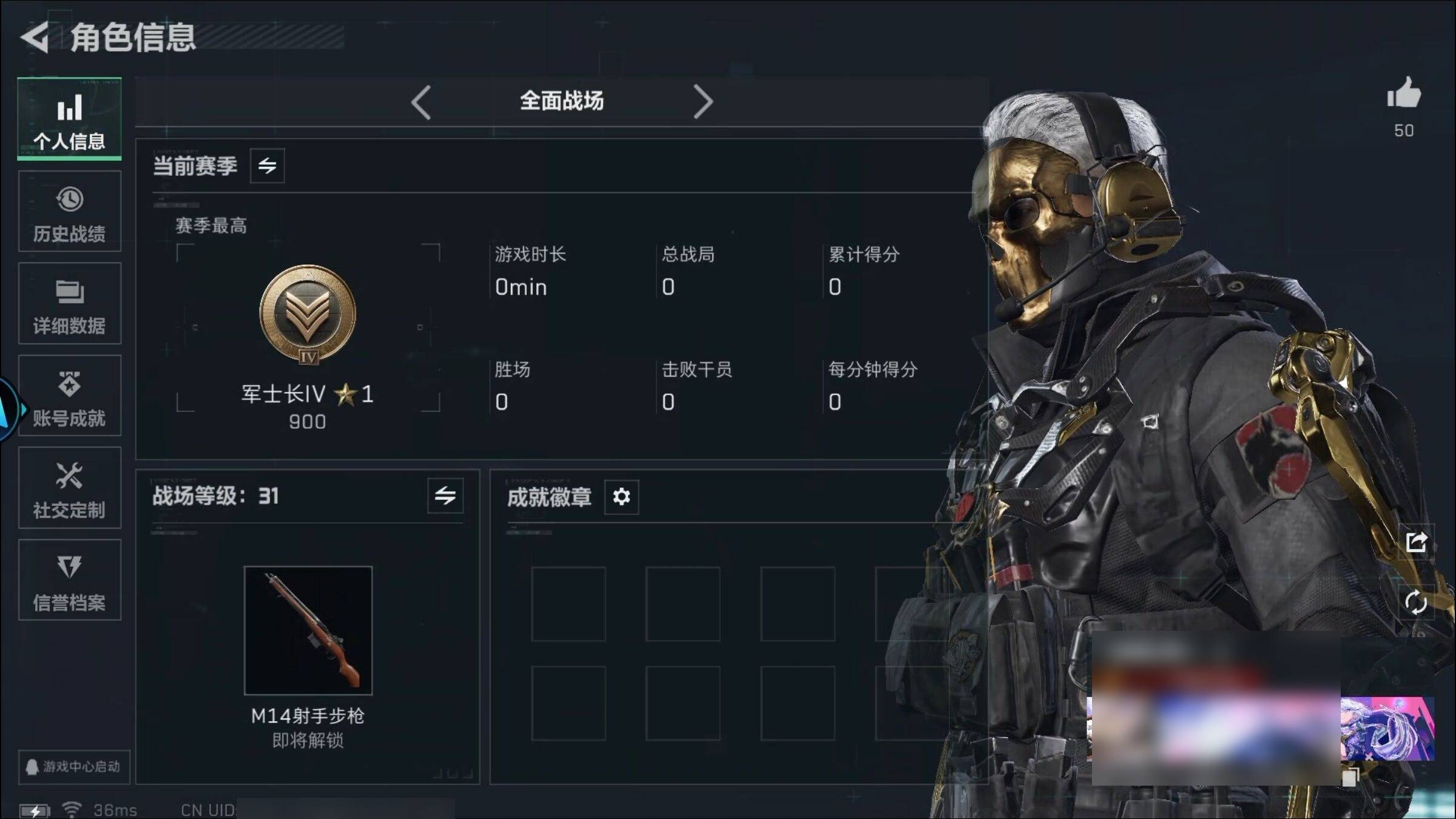View the 信誉档案 tab
The height and width of the screenshot is (819, 1456).
point(69,581)
